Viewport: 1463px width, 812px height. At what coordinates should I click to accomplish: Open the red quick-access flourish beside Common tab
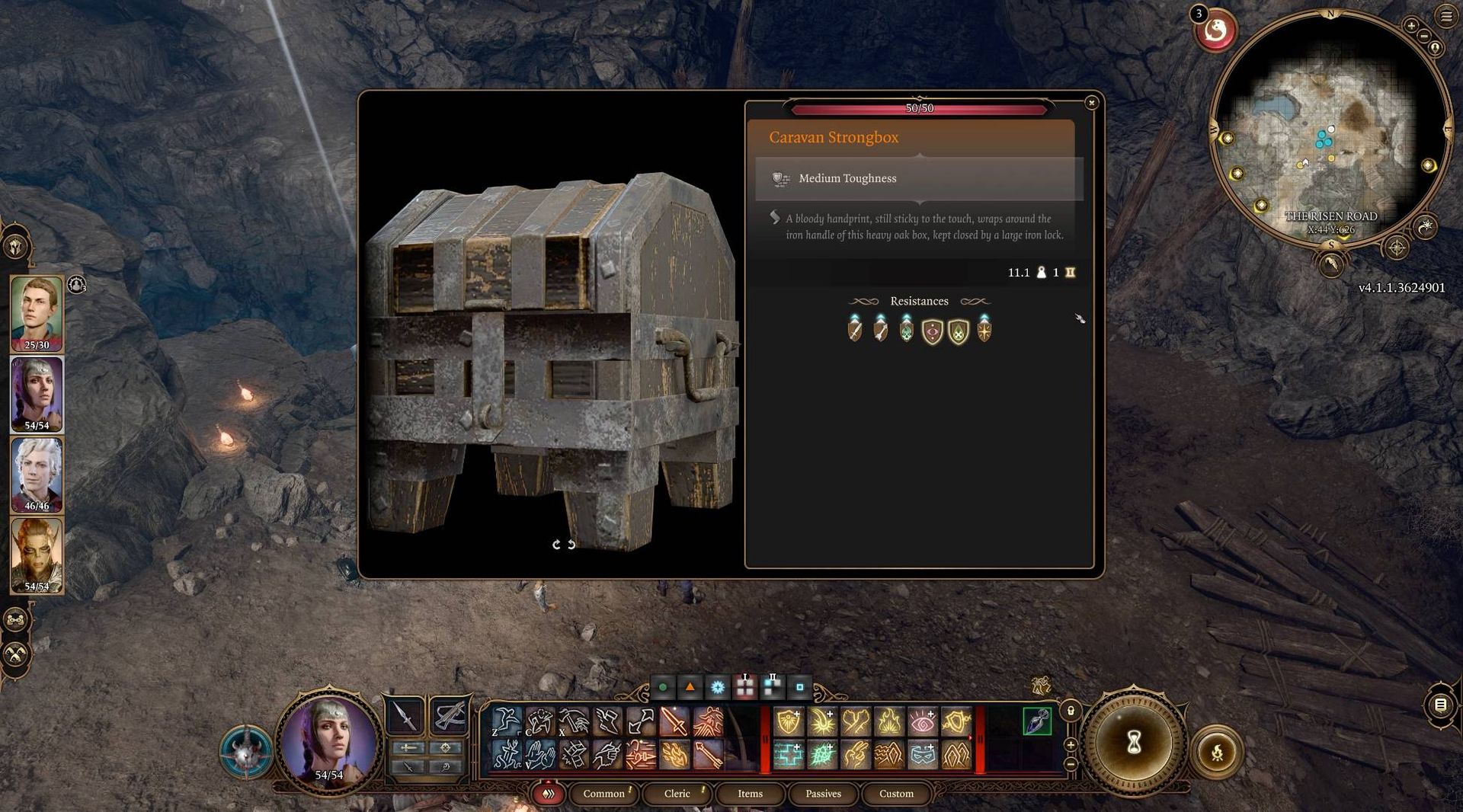[548, 794]
